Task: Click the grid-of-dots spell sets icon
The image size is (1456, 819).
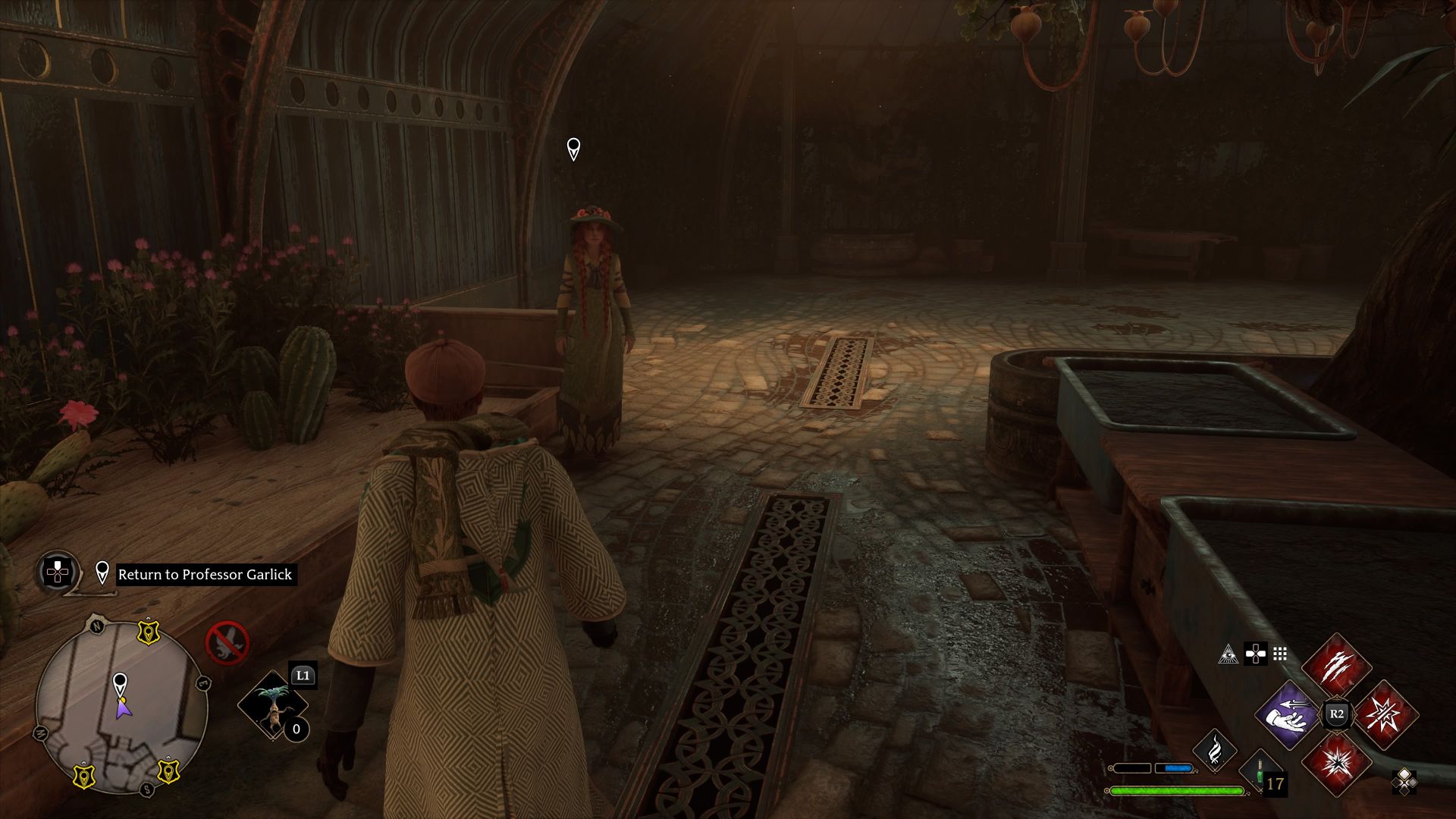Action: (1279, 654)
